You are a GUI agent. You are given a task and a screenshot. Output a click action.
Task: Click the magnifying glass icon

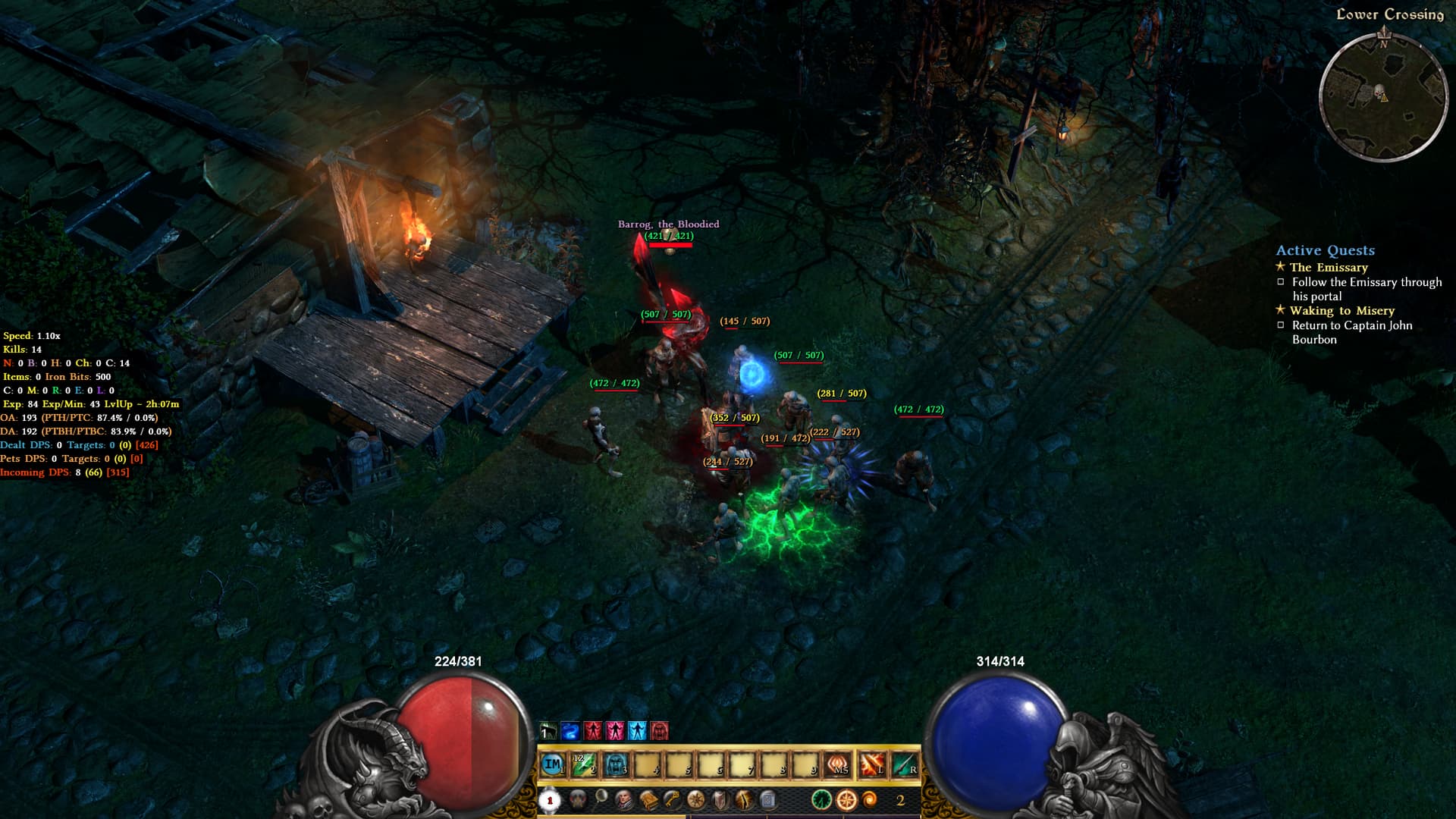601,796
